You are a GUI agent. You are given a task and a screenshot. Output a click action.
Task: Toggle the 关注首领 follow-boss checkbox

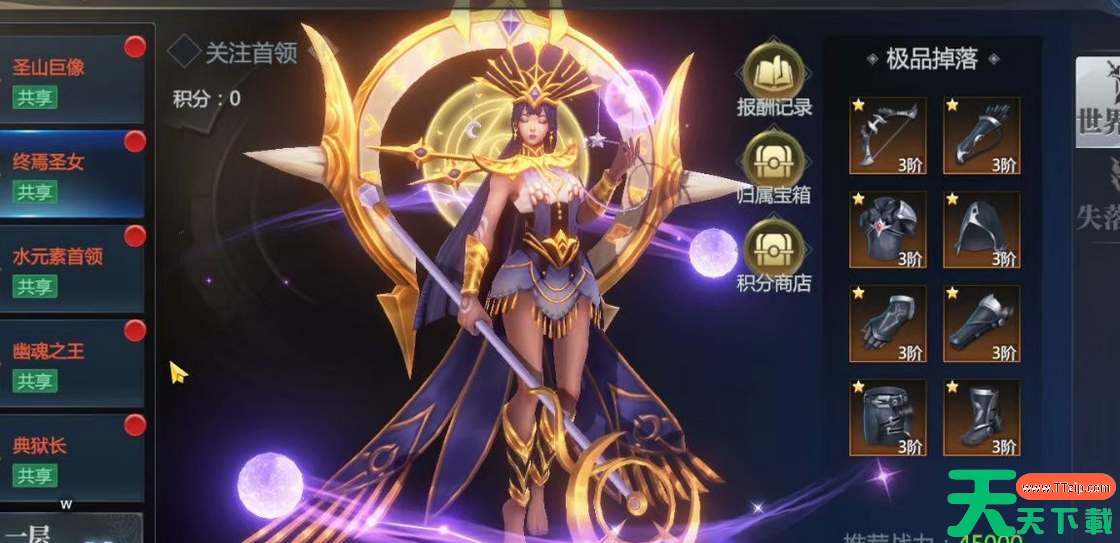[x=184, y=51]
